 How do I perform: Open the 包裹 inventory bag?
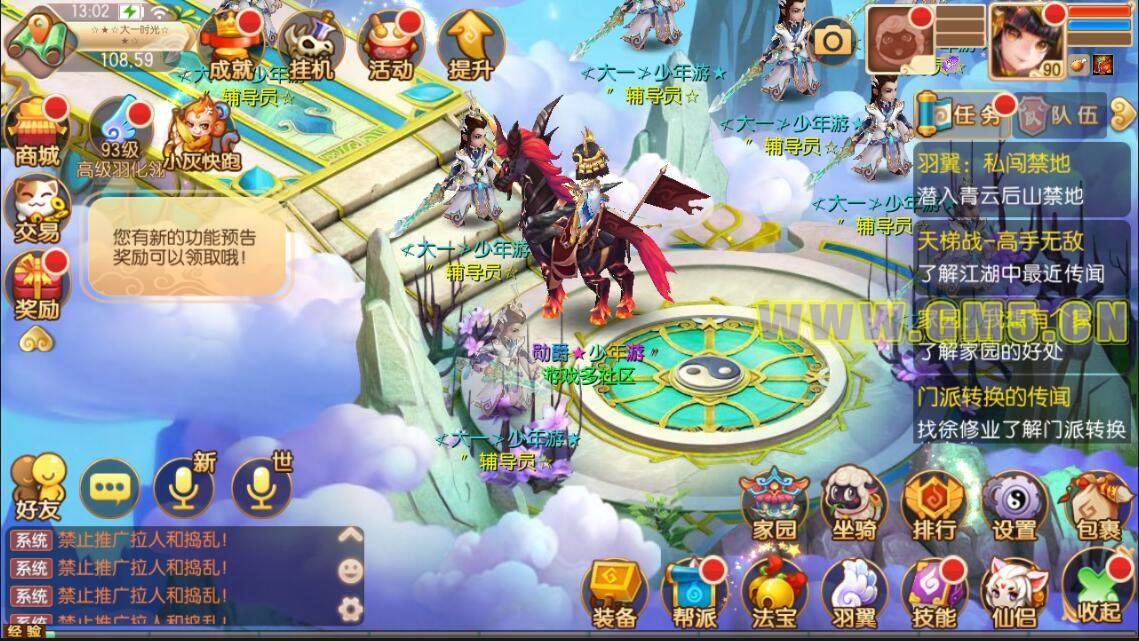(x=1095, y=505)
